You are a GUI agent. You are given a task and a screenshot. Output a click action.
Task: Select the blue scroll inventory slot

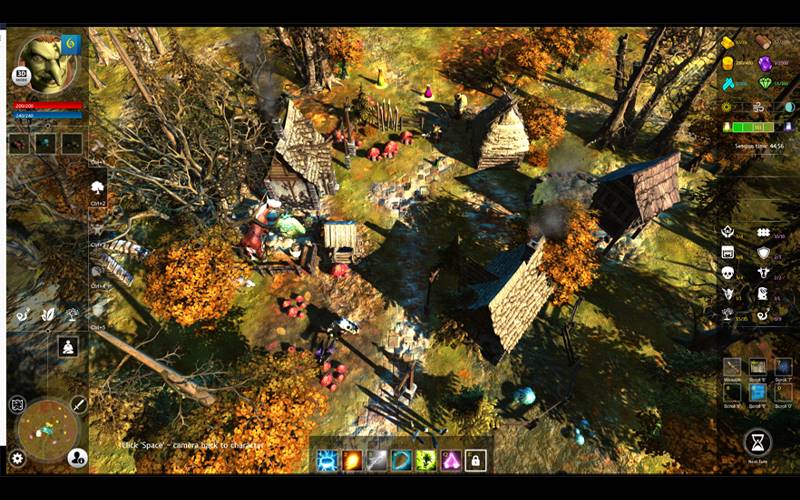(x=758, y=393)
